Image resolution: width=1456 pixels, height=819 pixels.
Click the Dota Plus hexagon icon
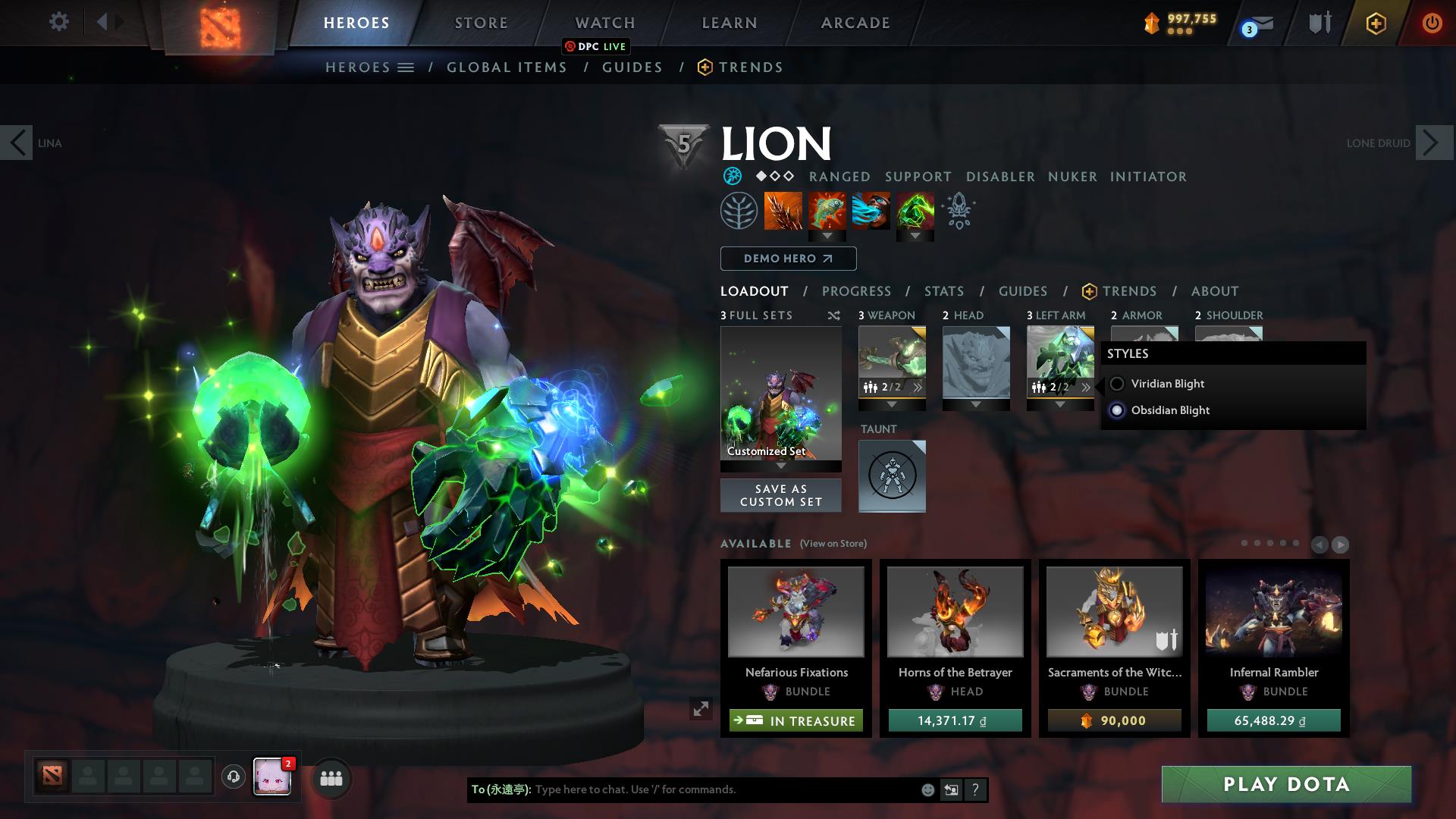(1376, 23)
